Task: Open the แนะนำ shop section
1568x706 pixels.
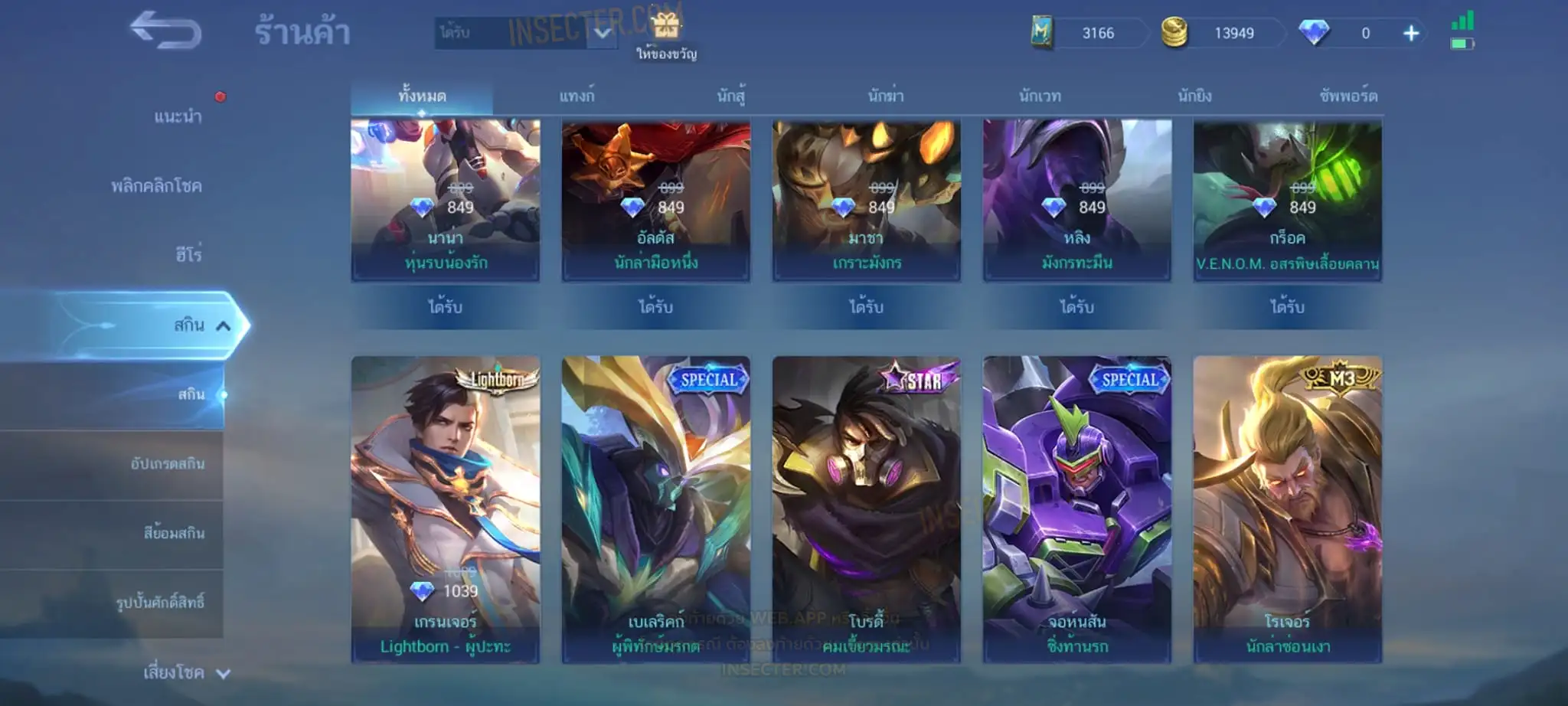Action: [x=178, y=116]
